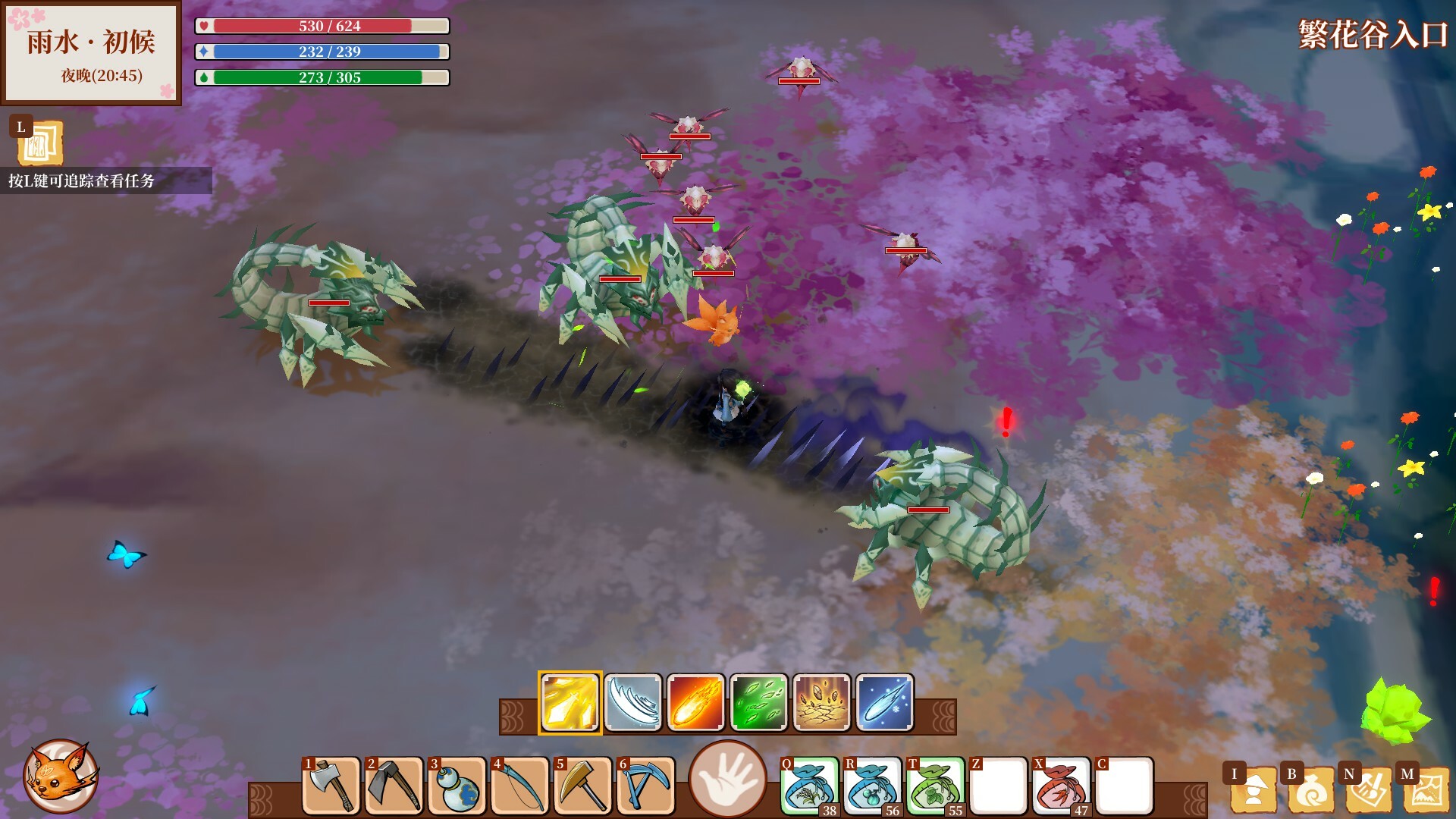1456x819 pixels.
Task: Open the map icon
Action: [x=1425, y=789]
